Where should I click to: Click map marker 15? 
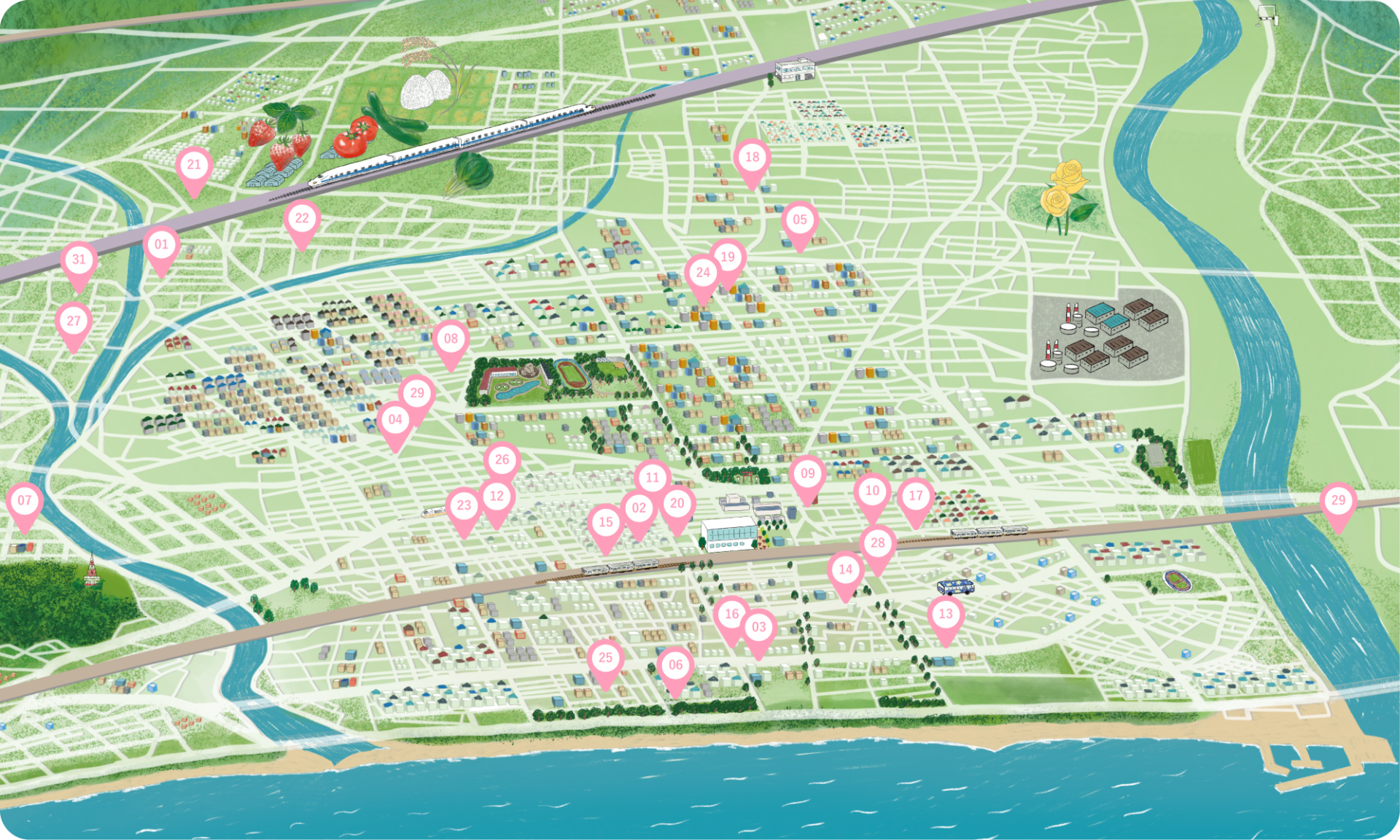605,523
